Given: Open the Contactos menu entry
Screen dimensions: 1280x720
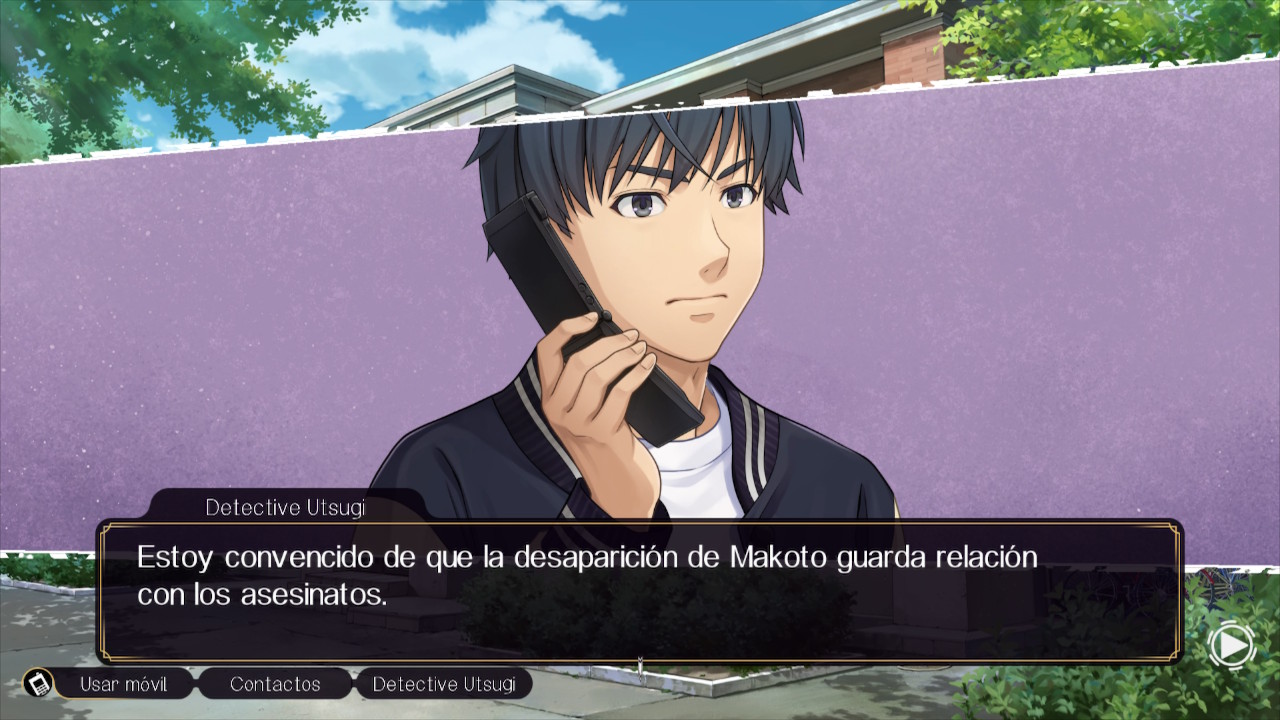Looking at the screenshot, I should coord(275,684).
